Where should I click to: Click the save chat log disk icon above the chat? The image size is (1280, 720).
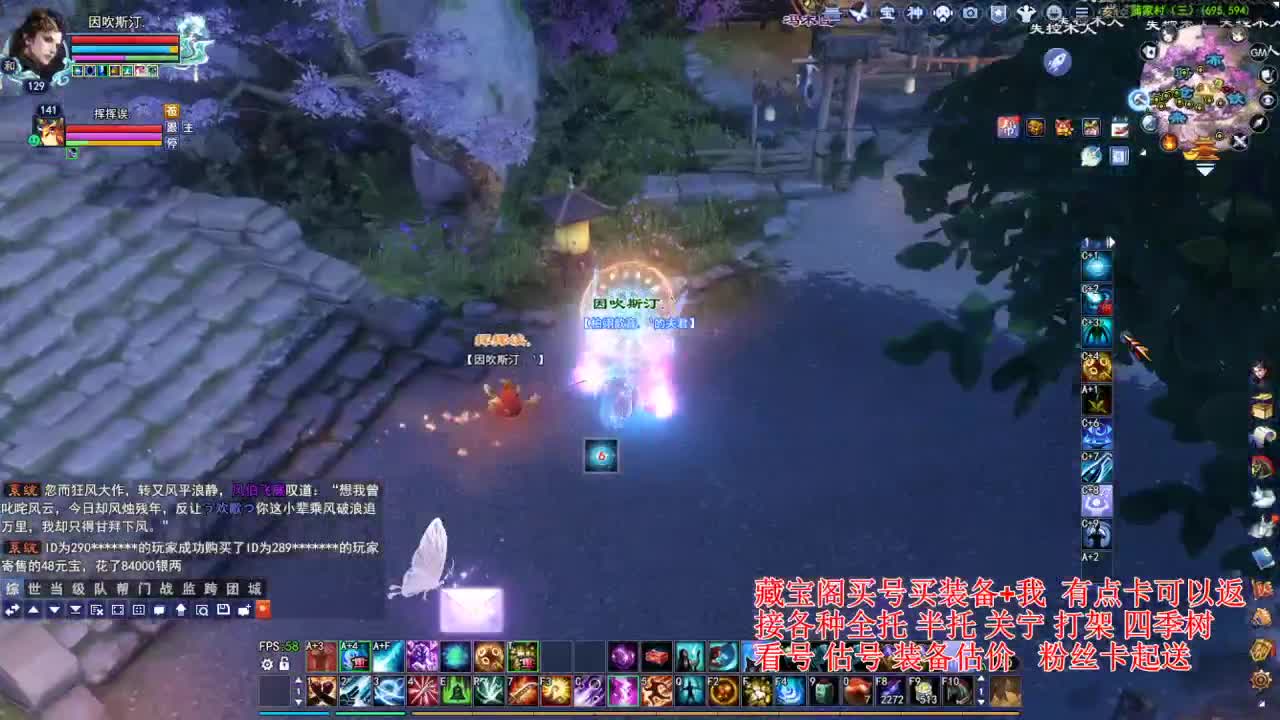224,610
